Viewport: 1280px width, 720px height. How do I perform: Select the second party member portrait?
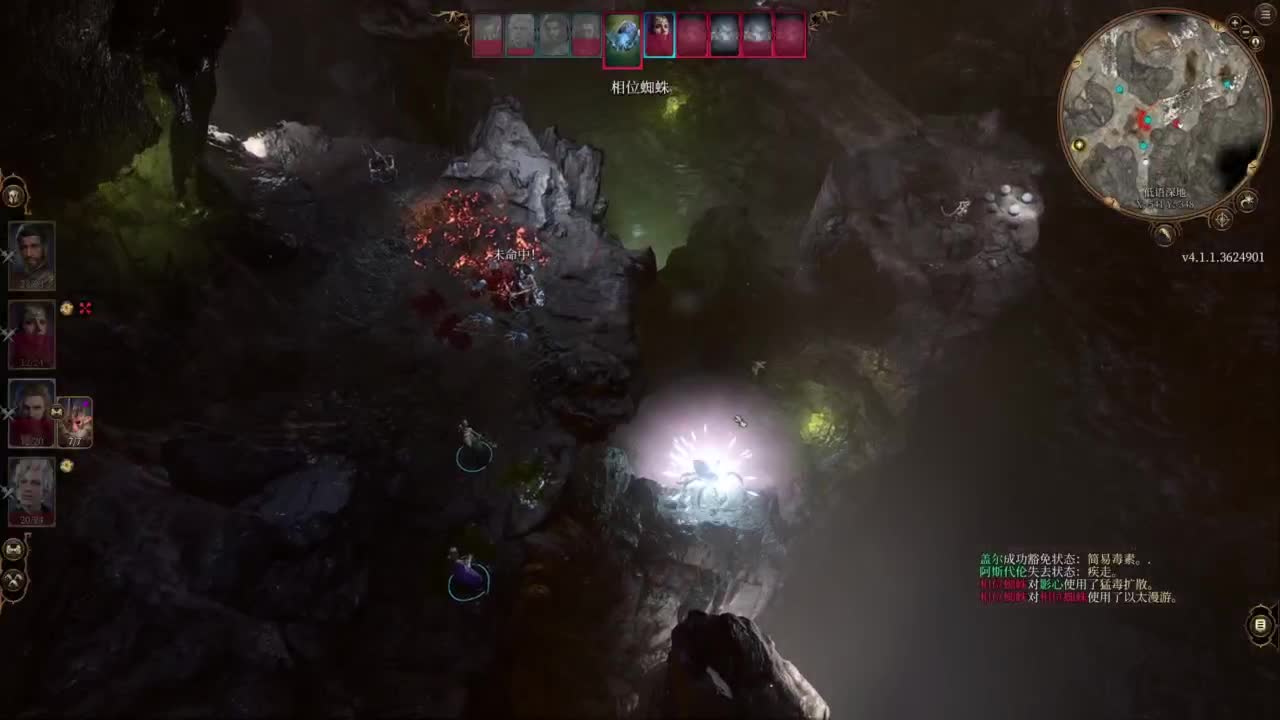[x=32, y=334]
